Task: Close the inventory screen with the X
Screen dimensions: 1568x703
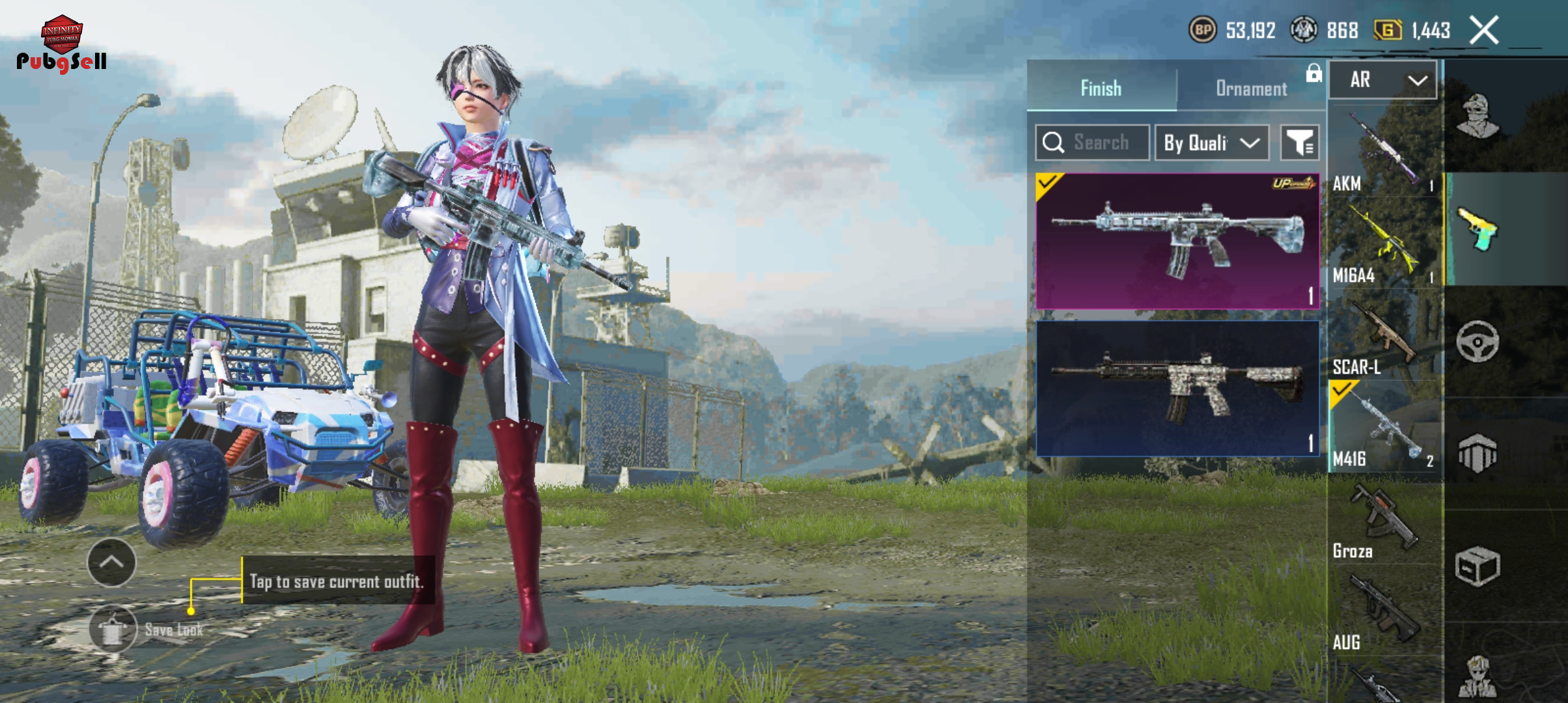Action: coord(1484,30)
